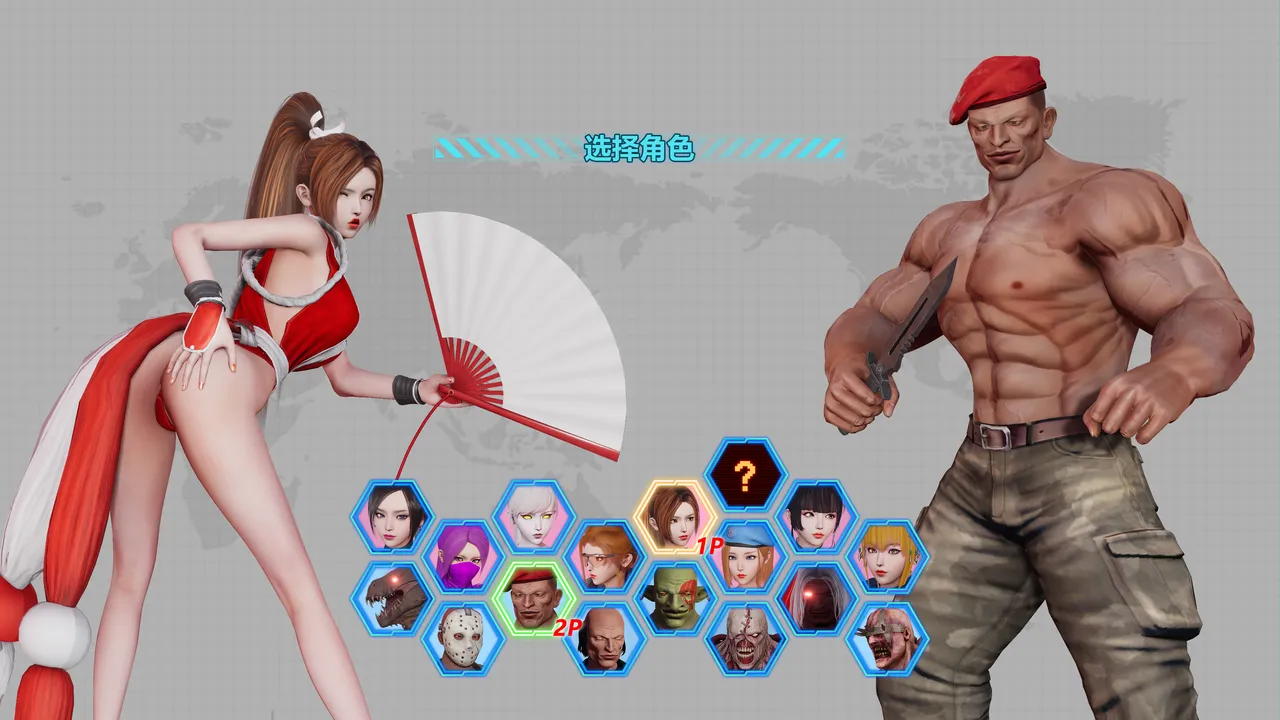This screenshot has width=1280, height=720.
Task: Select the random question-mark character tile
Action: [744, 475]
